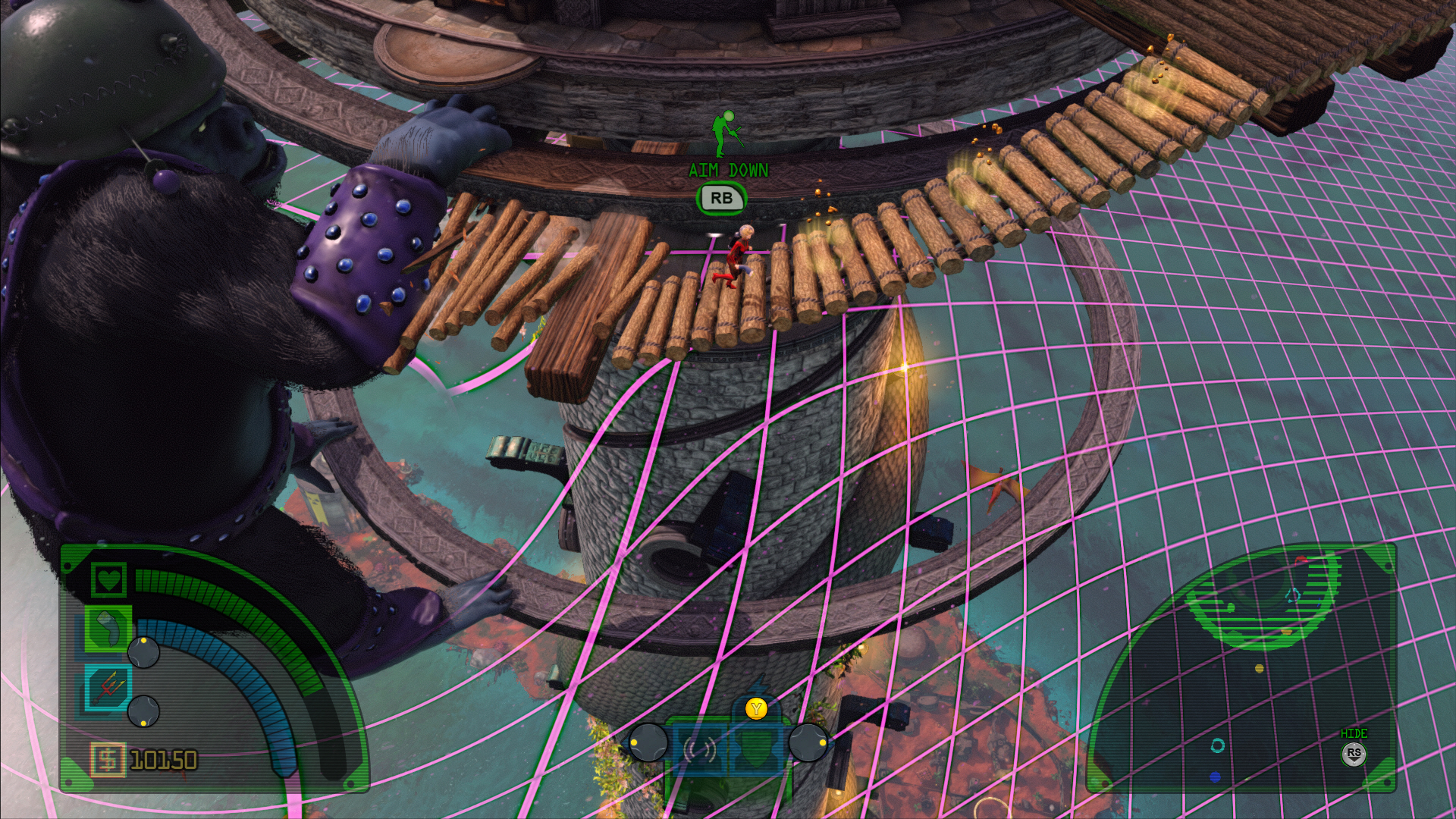Image resolution: width=1456 pixels, height=819 pixels.
Task: Select the red trident weapon slot
Action: tap(108, 688)
